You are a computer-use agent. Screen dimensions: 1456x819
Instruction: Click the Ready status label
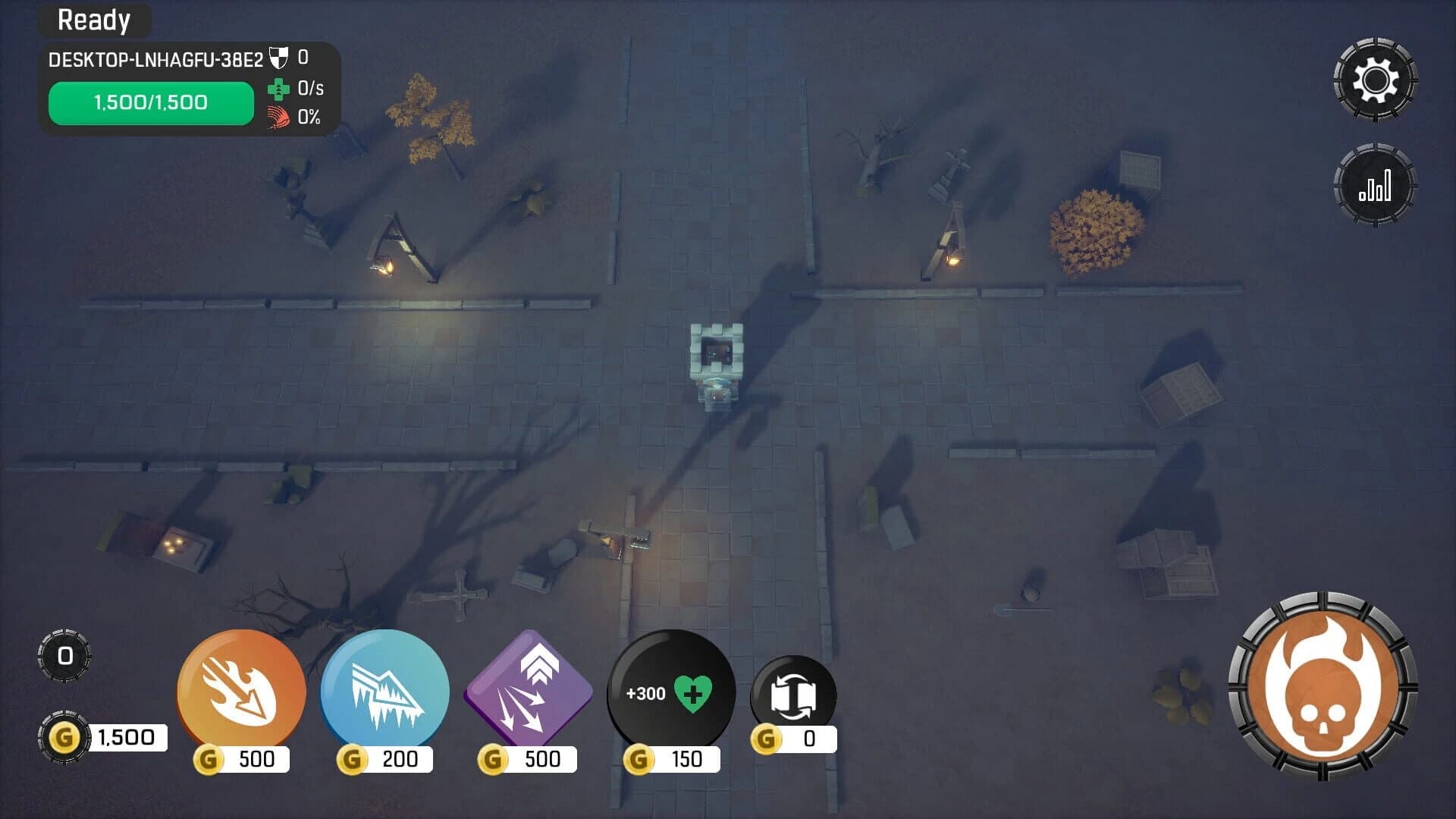pyautogui.click(x=94, y=20)
